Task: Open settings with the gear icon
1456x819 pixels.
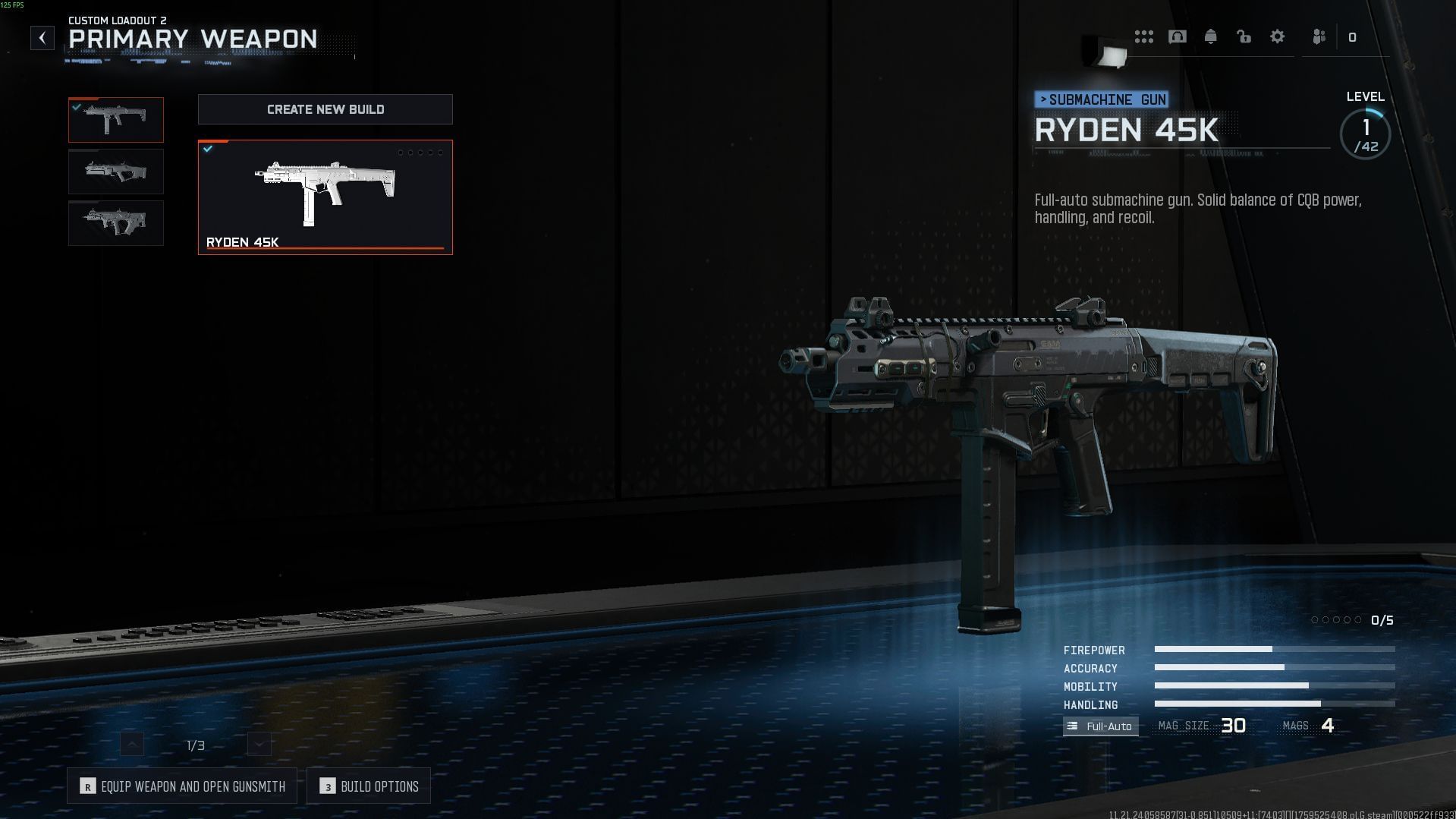Action: [1278, 36]
